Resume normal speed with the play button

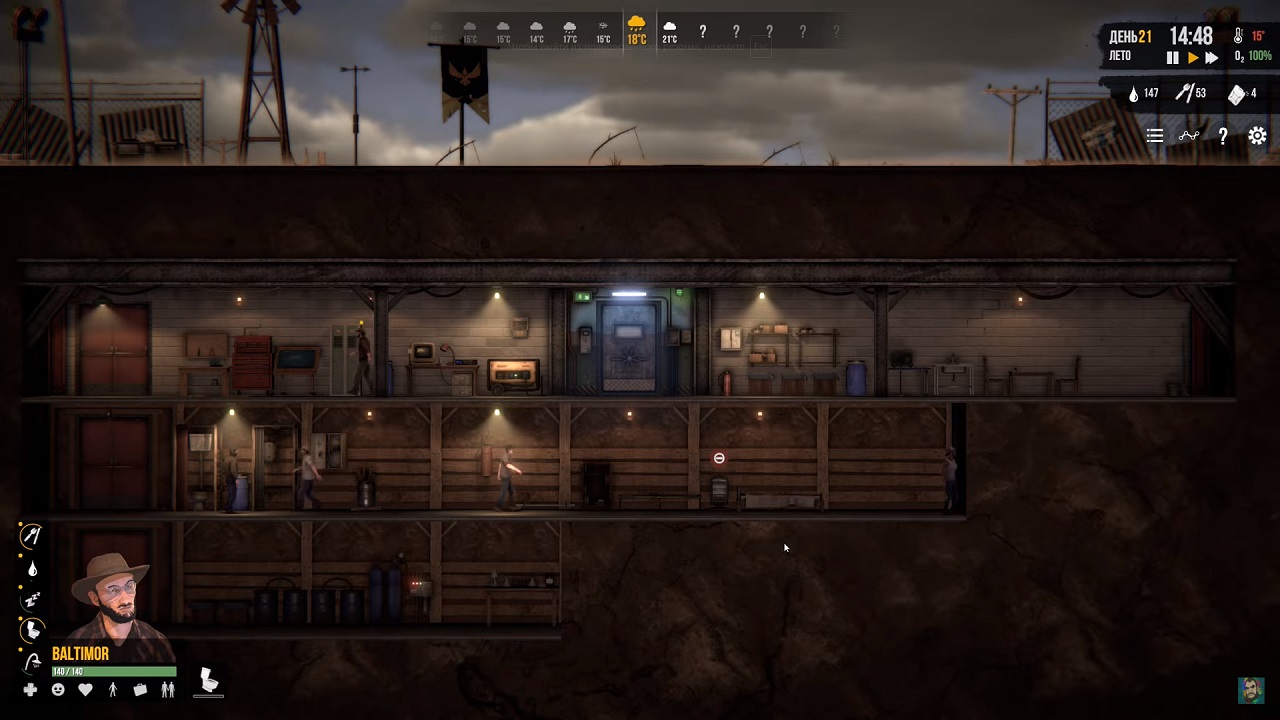tap(1194, 57)
